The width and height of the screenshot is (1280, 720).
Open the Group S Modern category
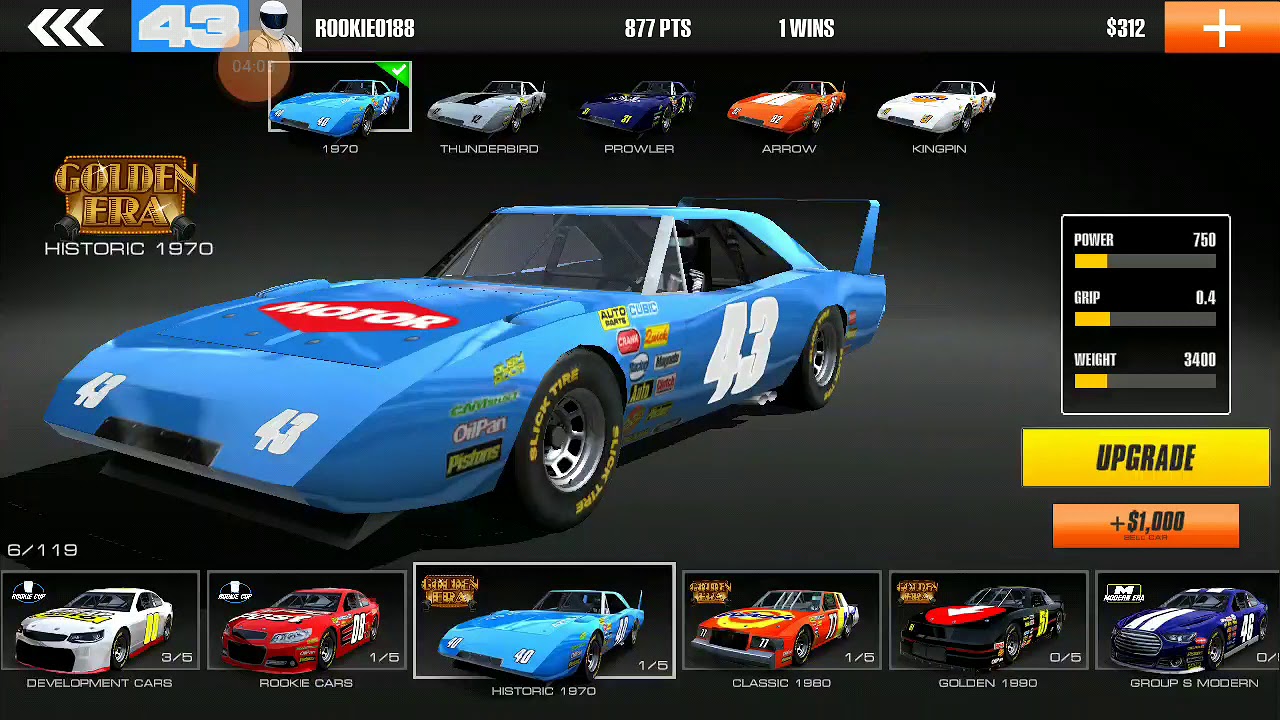(x=1190, y=621)
